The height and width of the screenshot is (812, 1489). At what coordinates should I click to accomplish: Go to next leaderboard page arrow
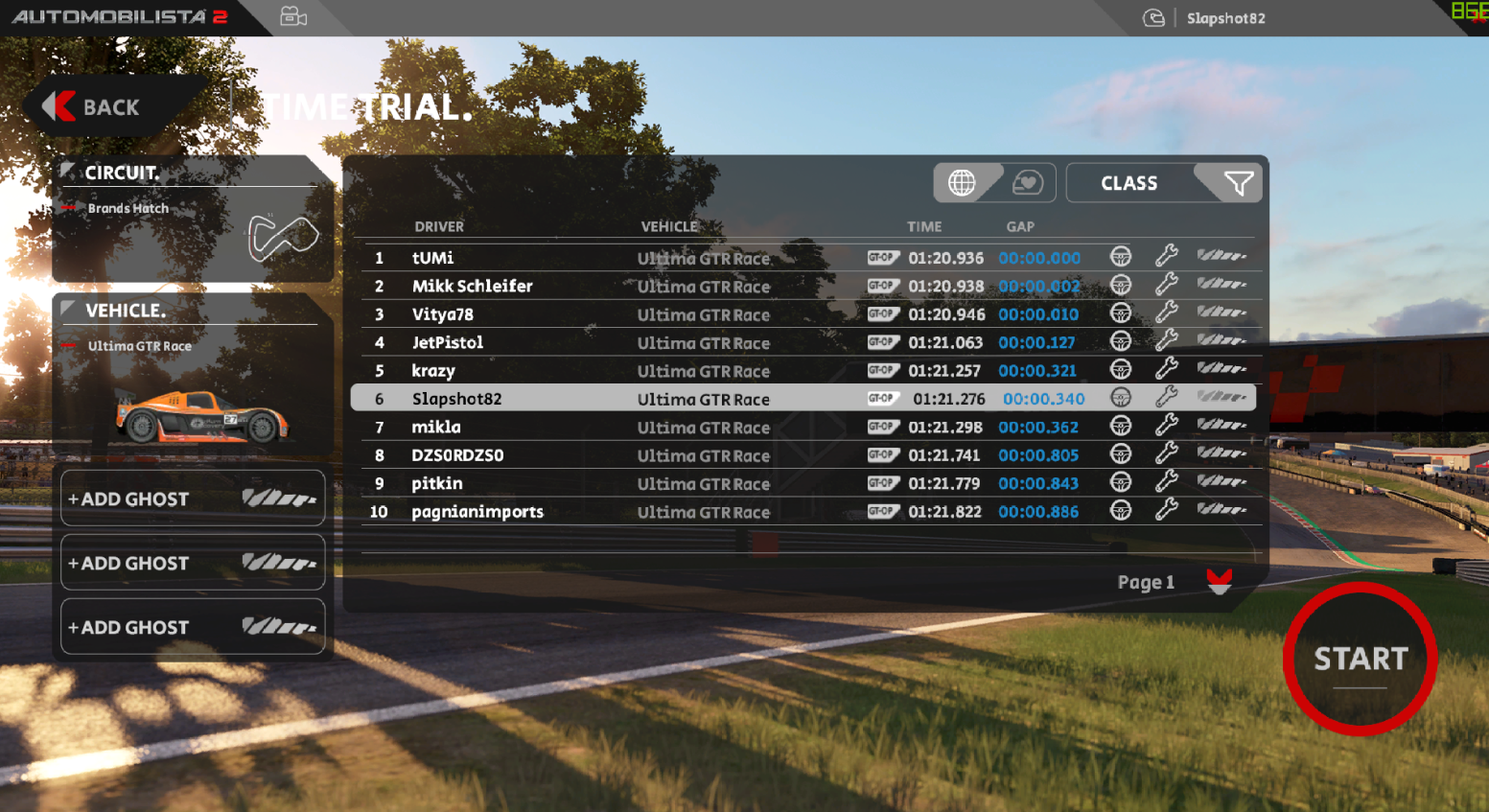1219,581
